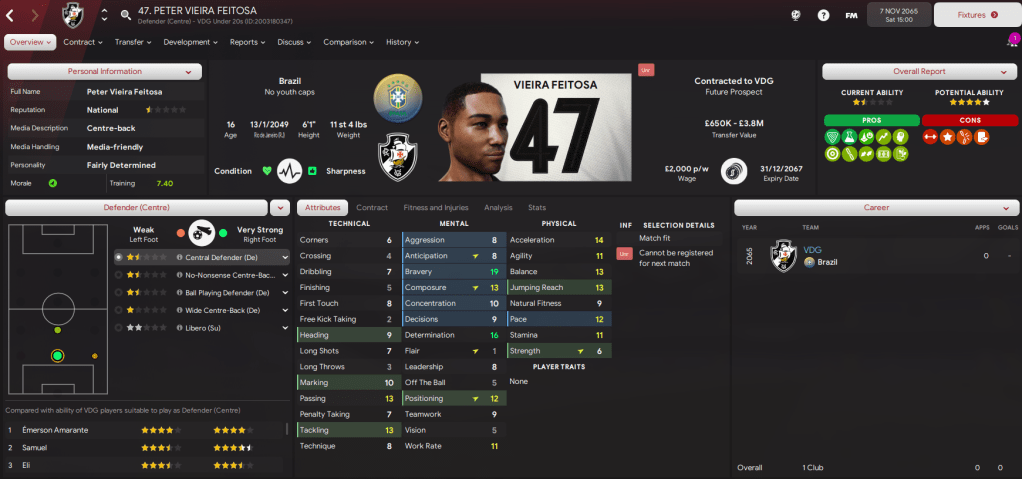The width and height of the screenshot is (1022, 479).
Task: Open the Development menu
Action: 190,42
